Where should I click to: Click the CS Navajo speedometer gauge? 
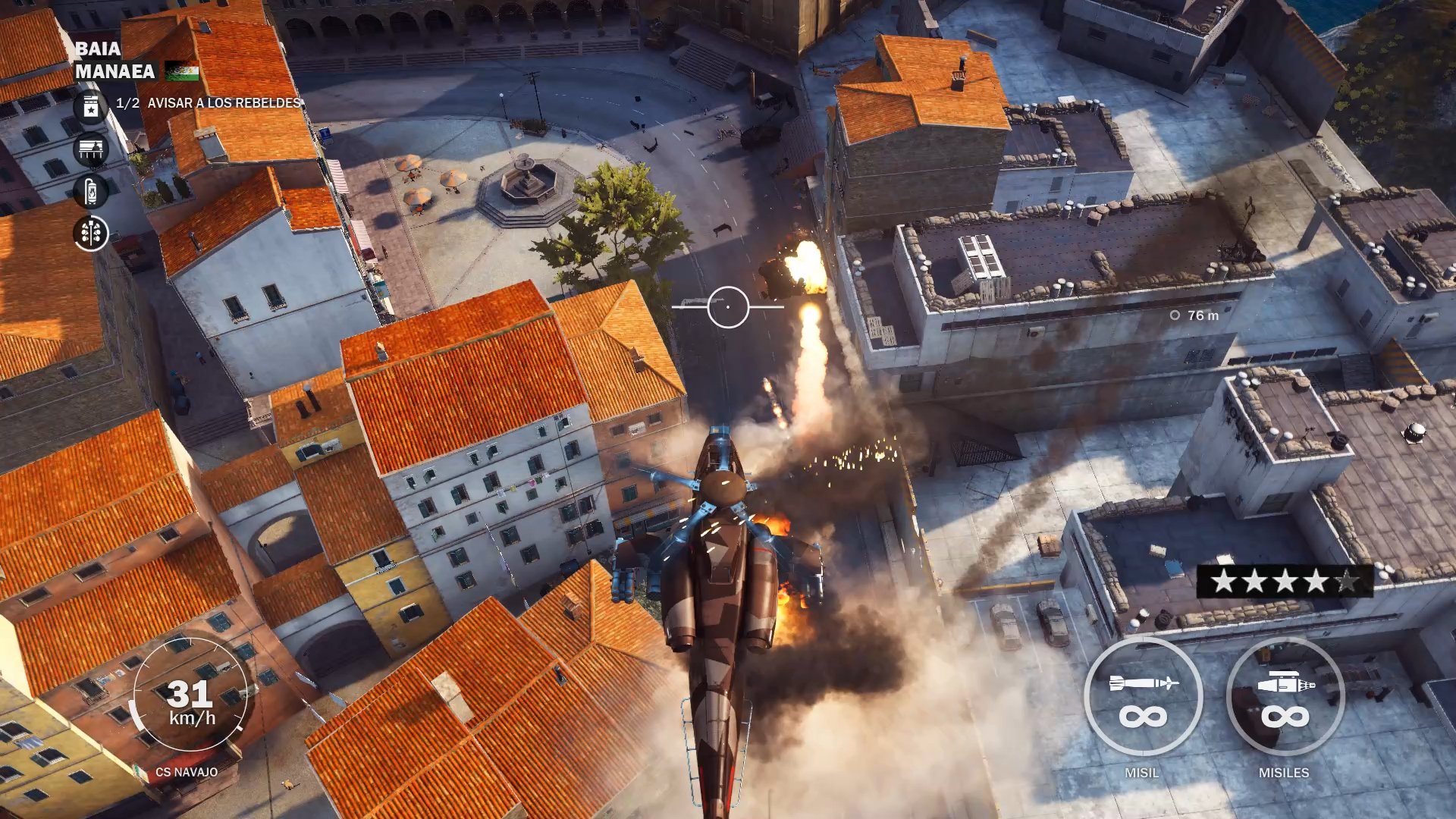click(x=190, y=695)
